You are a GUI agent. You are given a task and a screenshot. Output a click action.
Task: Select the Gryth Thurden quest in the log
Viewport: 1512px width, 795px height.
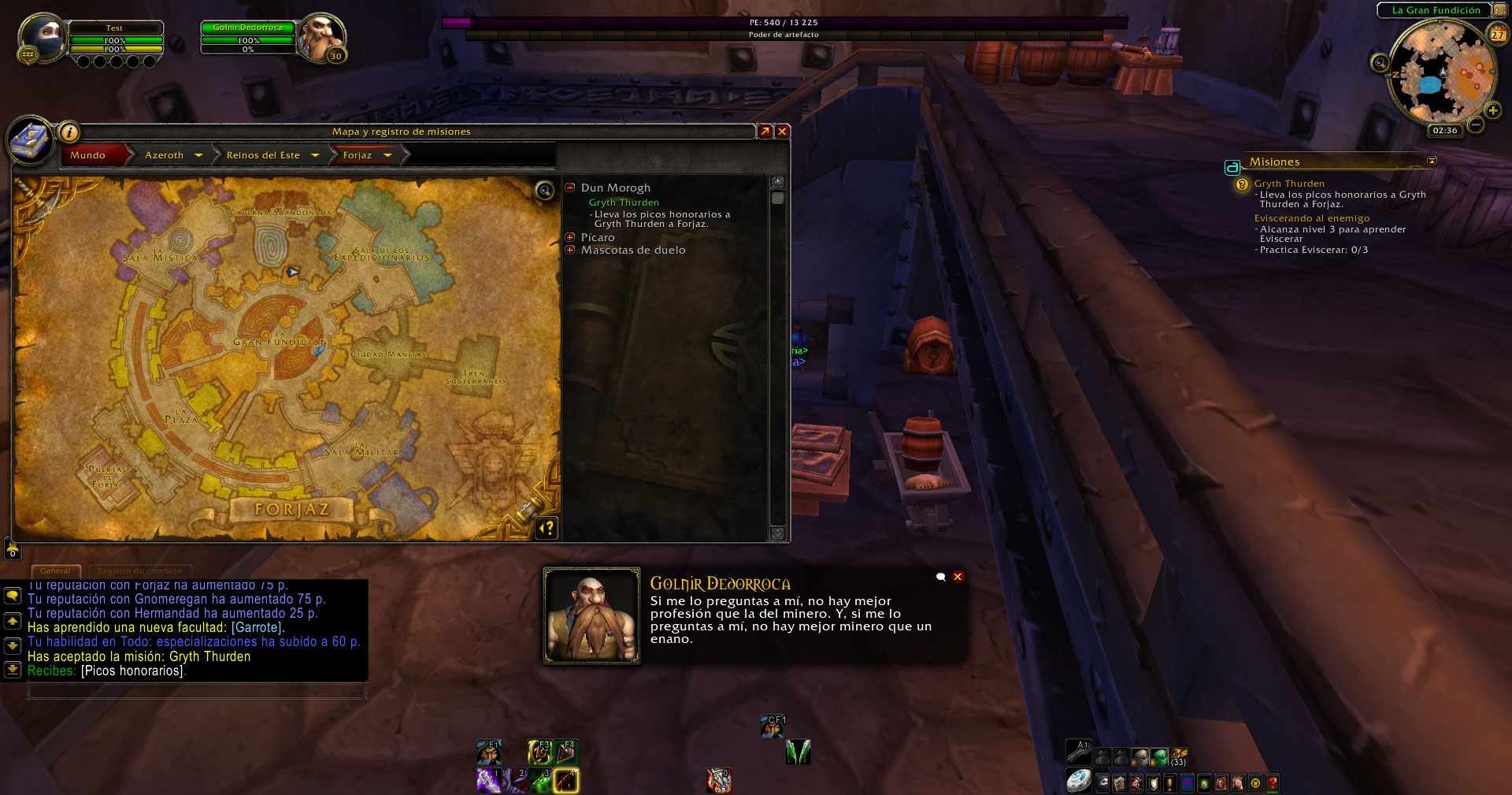pyautogui.click(x=624, y=202)
